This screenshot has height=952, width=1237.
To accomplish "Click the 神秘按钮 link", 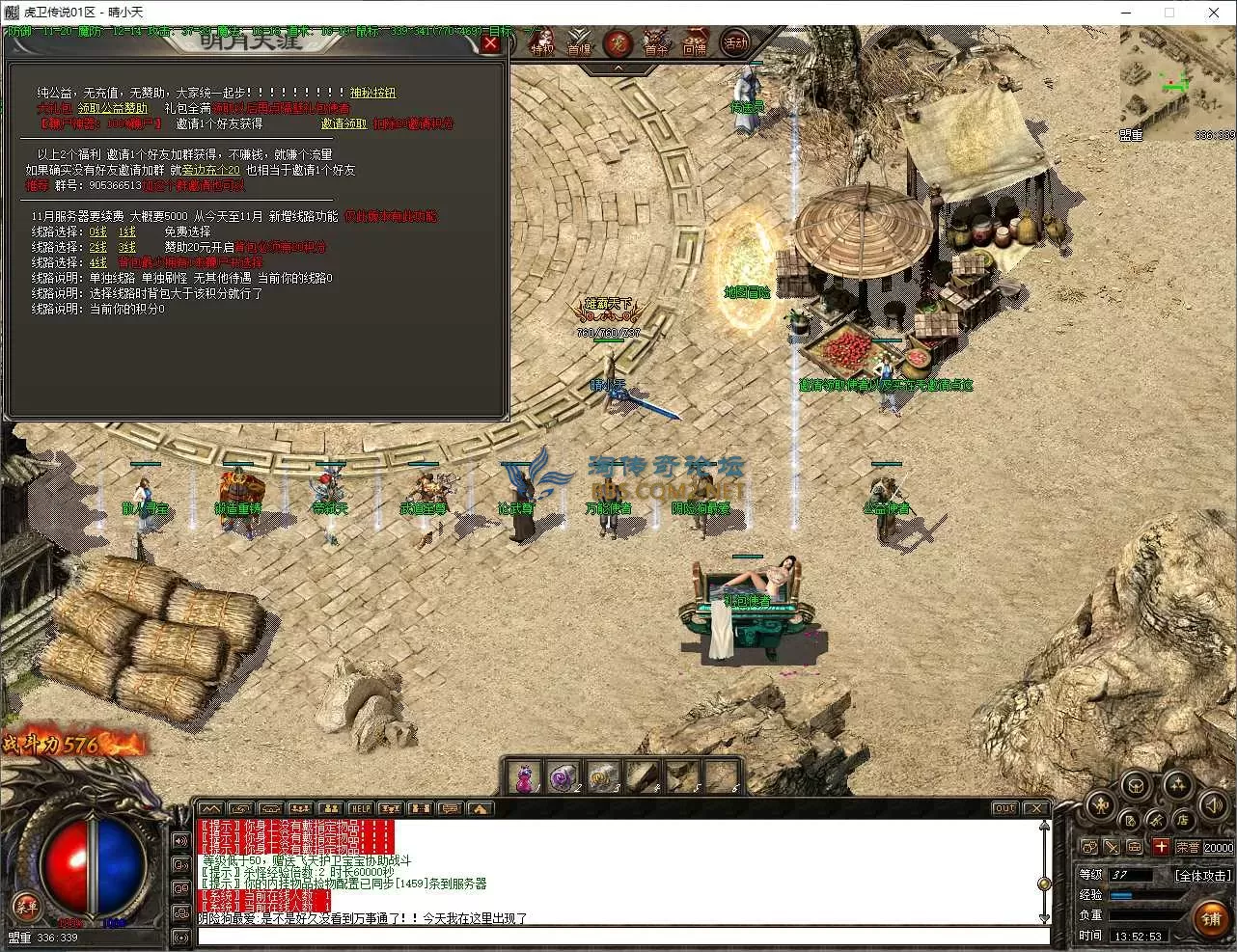I will pos(372,93).
